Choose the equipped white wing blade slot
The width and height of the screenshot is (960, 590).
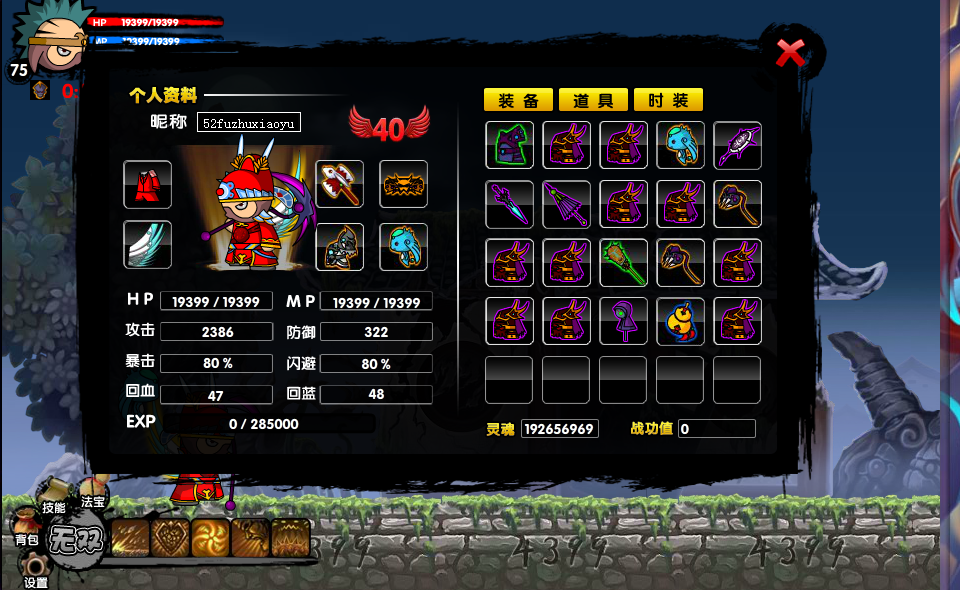tap(148, 245)
